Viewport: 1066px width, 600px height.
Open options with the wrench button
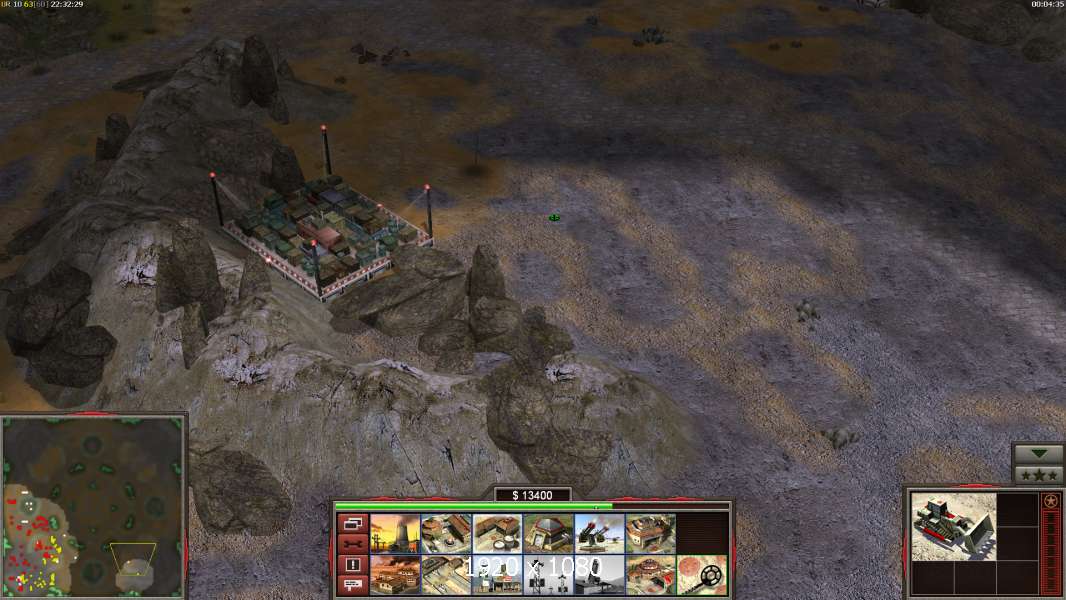tap(352, 543)
